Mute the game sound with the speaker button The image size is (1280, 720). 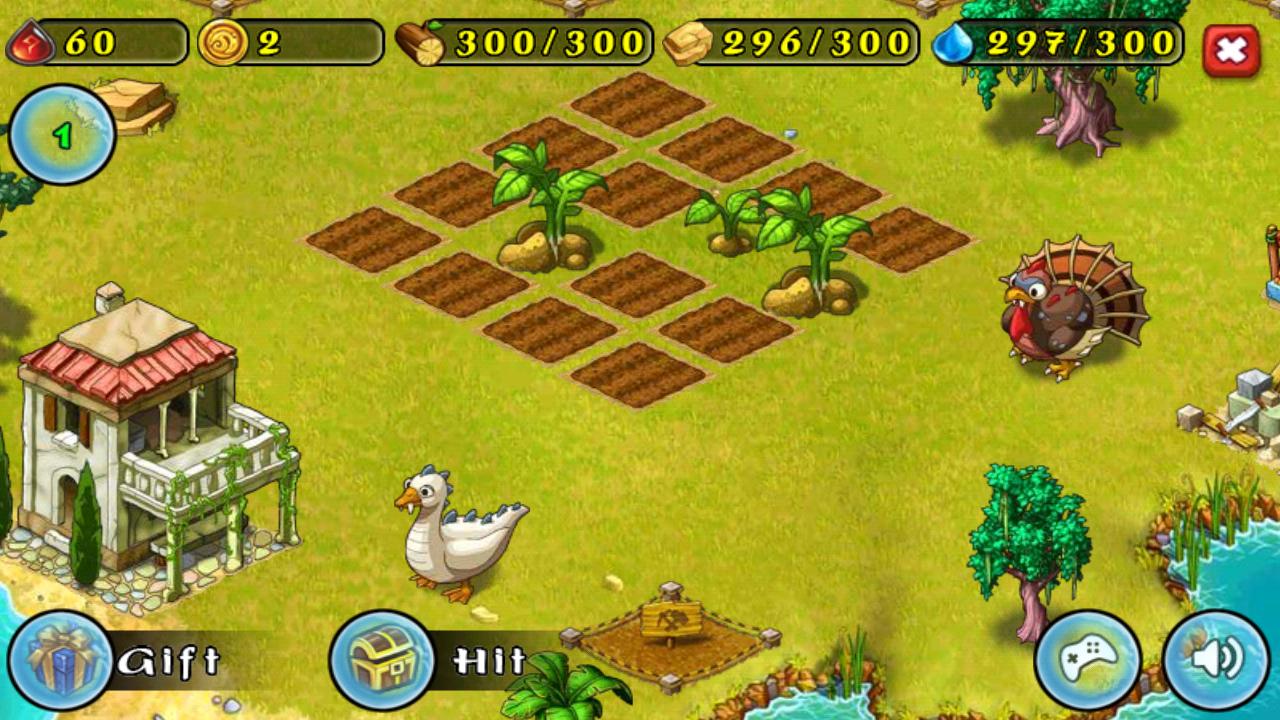(1215, 660)
